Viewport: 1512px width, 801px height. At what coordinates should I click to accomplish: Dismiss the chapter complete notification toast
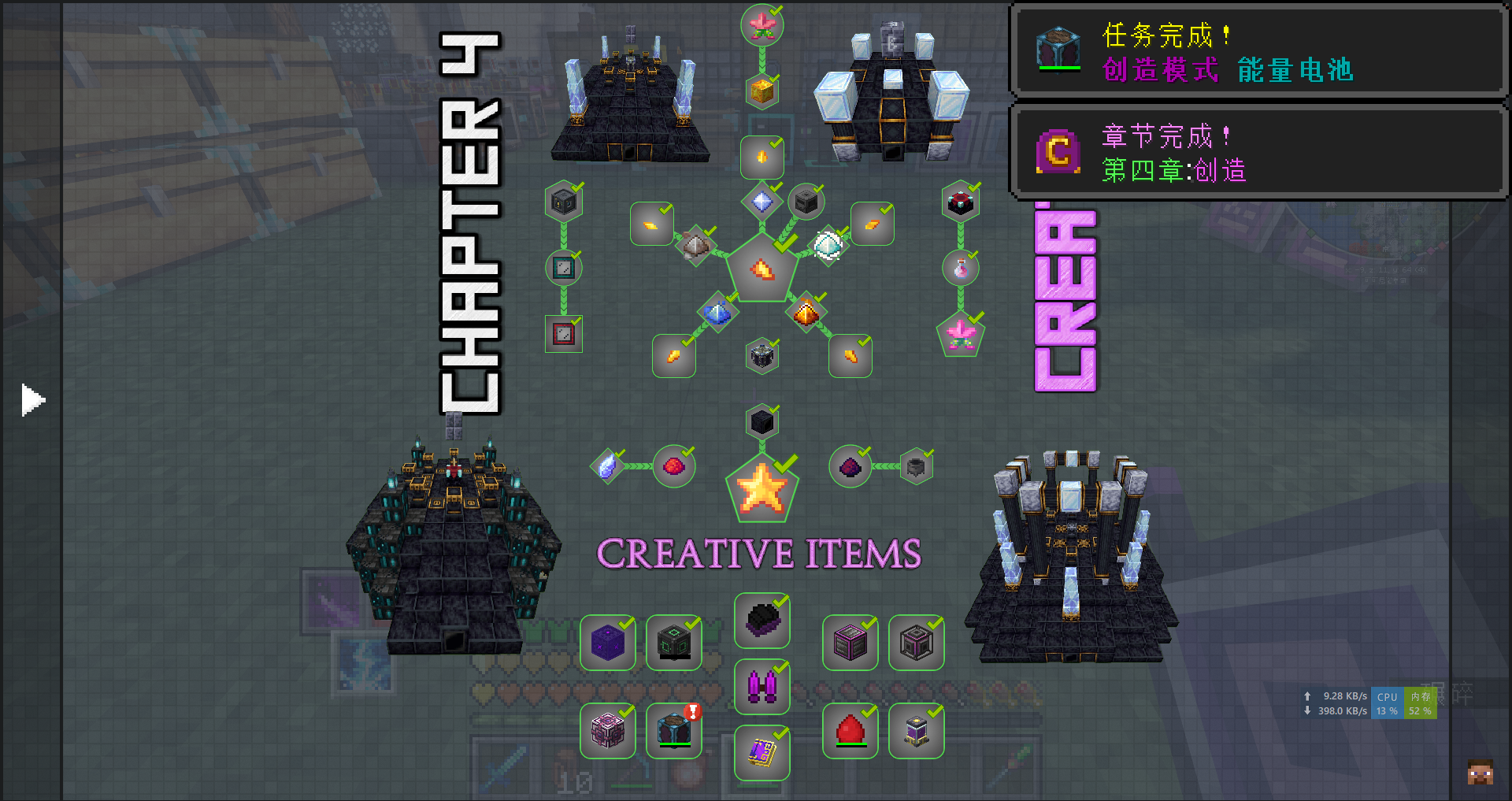pos(1258,152)
